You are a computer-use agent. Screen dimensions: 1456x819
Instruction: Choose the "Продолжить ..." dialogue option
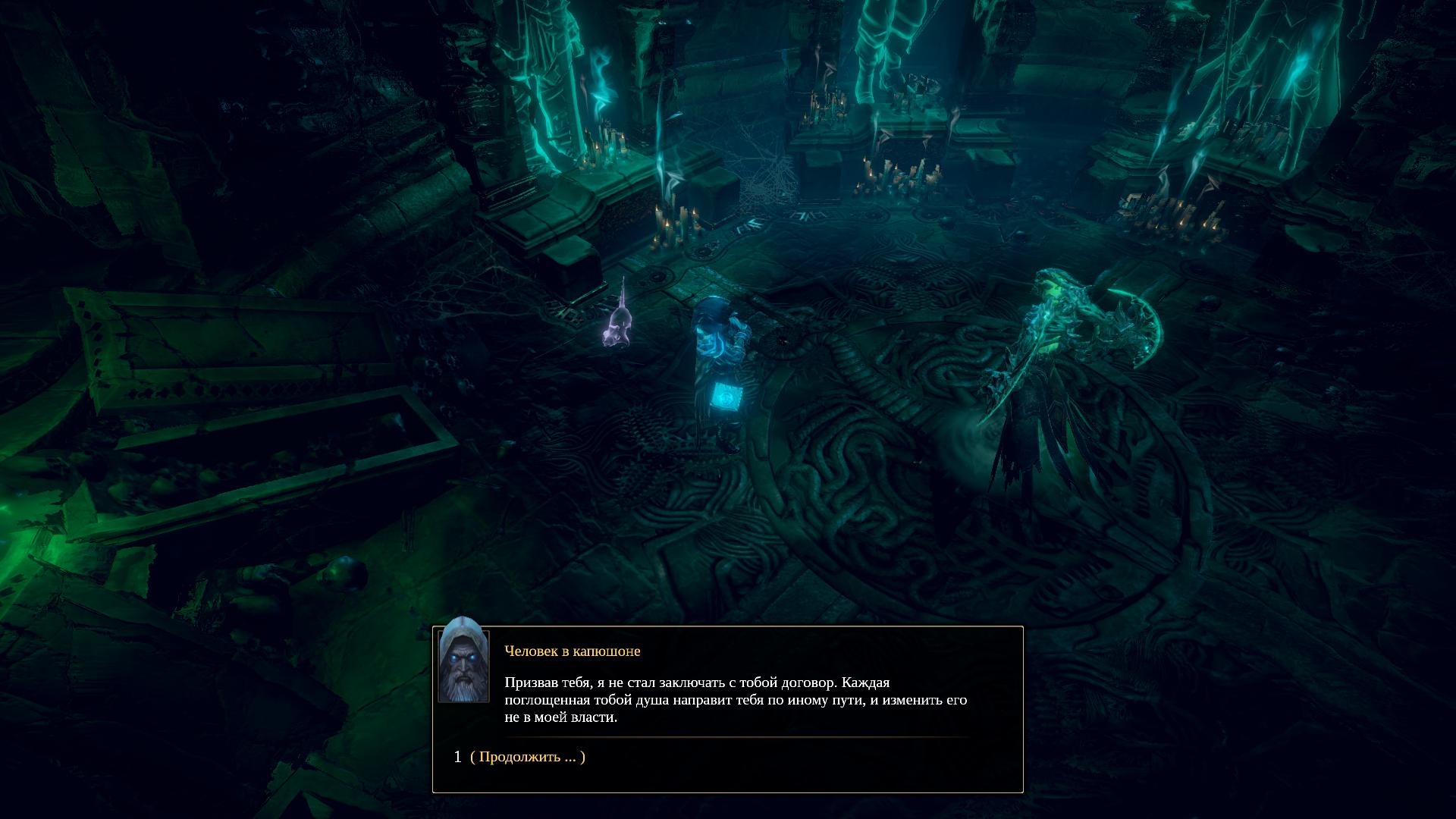pos(528,757)
